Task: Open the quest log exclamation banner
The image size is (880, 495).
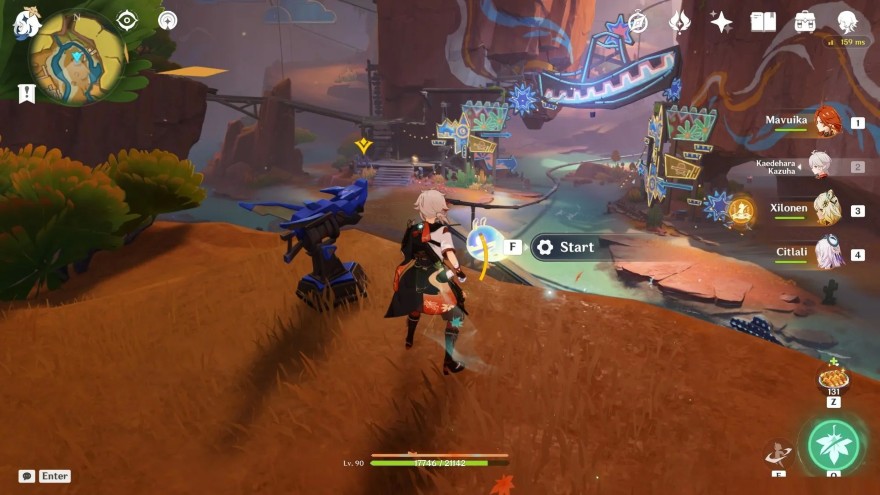Action: point(27,93)
